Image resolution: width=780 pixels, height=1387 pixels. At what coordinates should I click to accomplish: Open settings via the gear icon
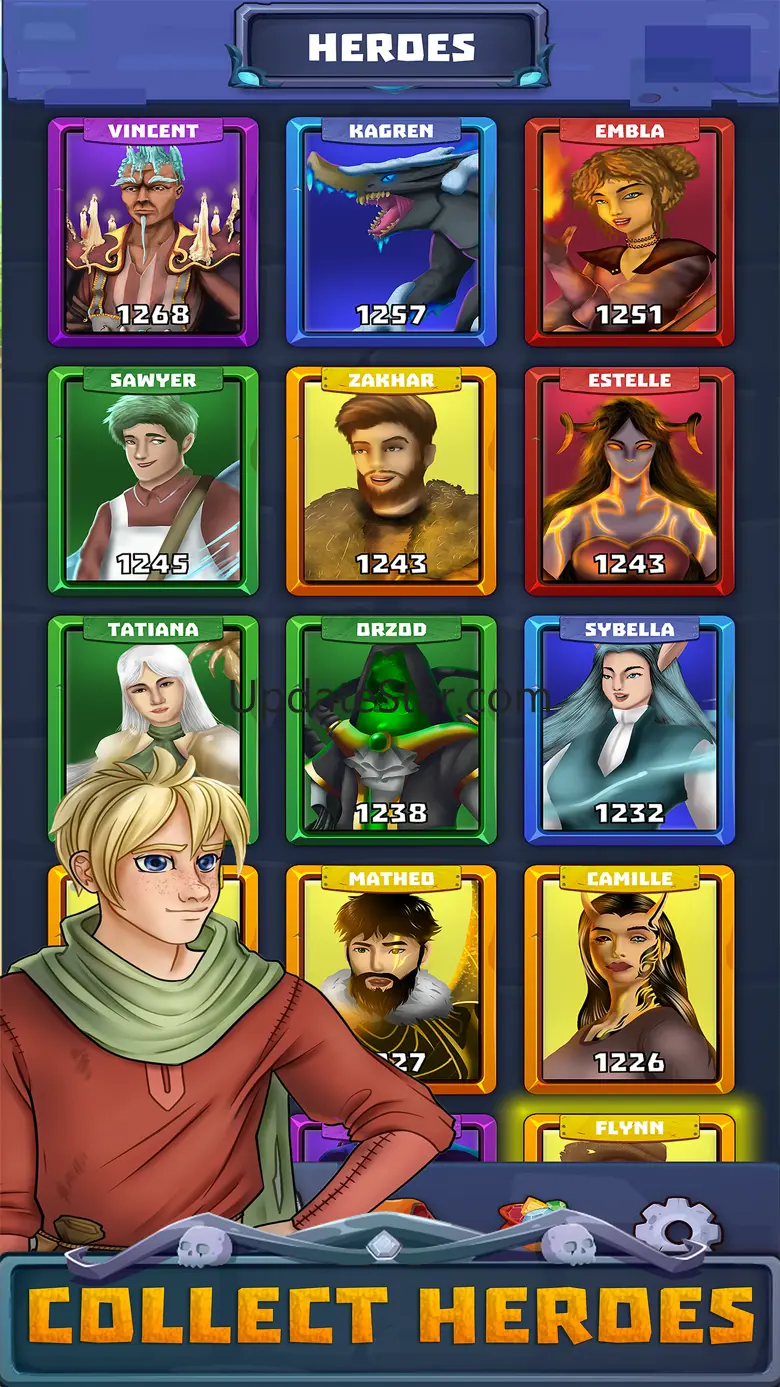pyautogui.click(x=677, y=1225)
